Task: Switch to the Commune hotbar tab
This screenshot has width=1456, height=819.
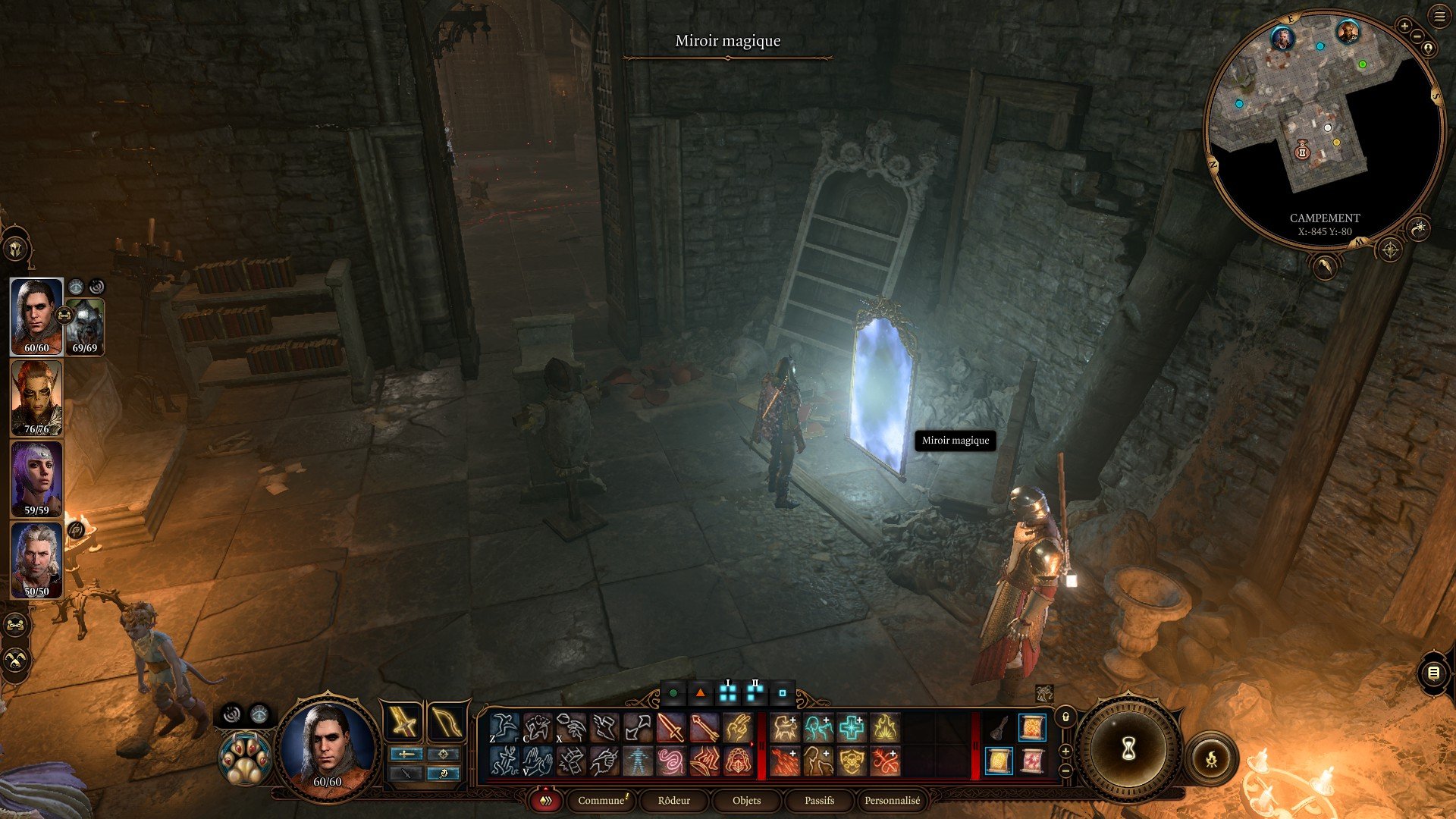Action: [601, 800]
